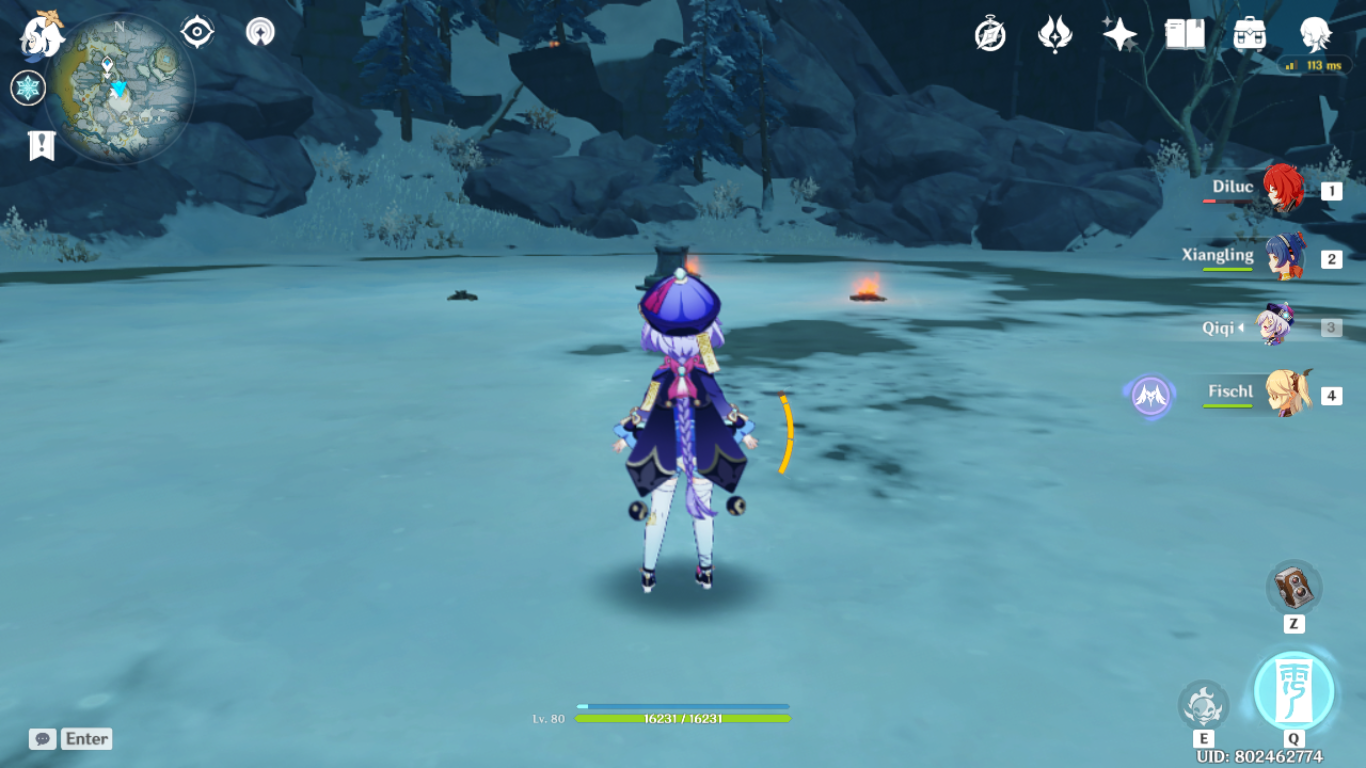Open the four-pointed star Wish icon
The image size is (1366, 768).
[x=1119, y=35]
